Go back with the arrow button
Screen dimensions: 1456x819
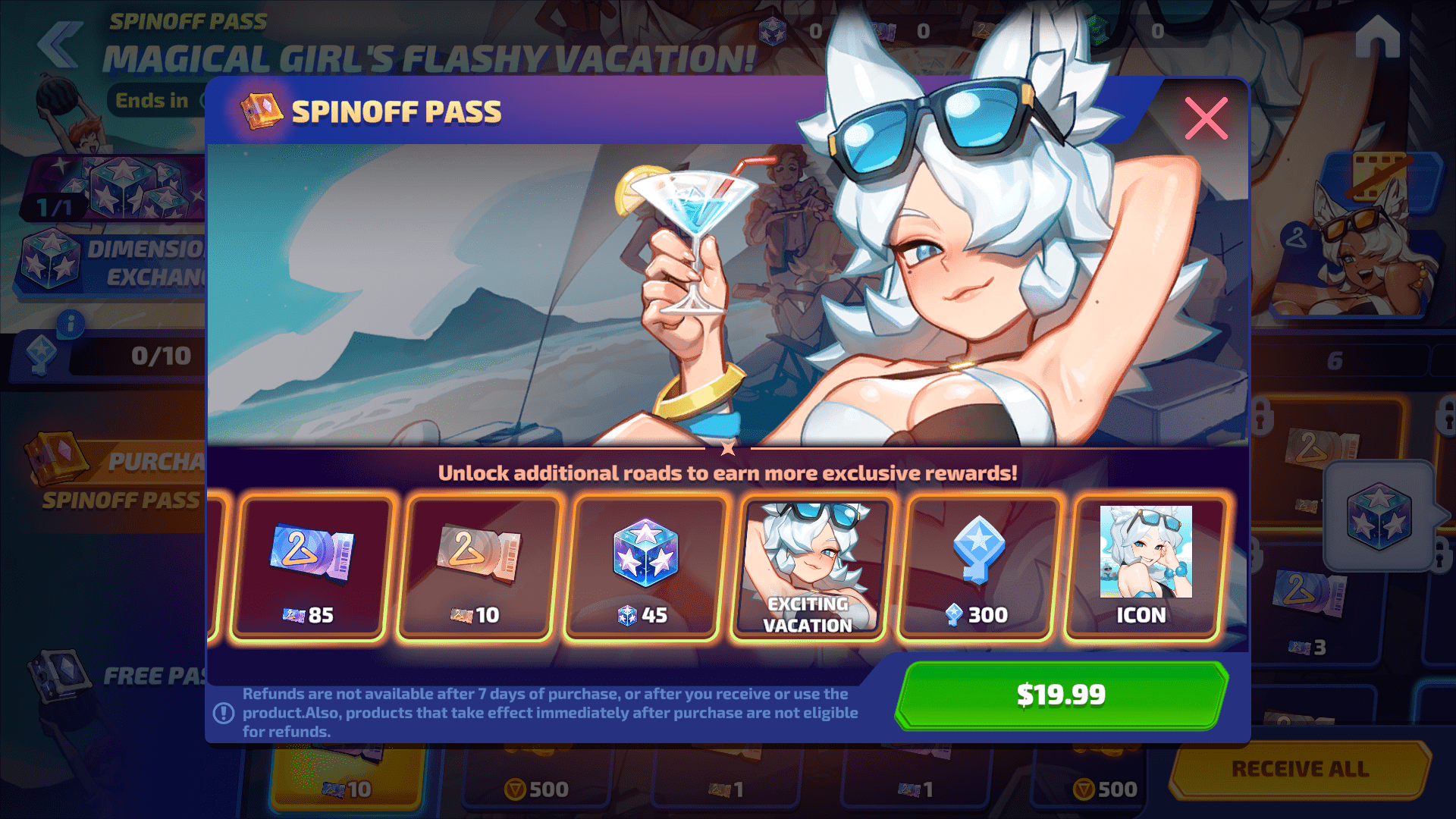point(61,44)
